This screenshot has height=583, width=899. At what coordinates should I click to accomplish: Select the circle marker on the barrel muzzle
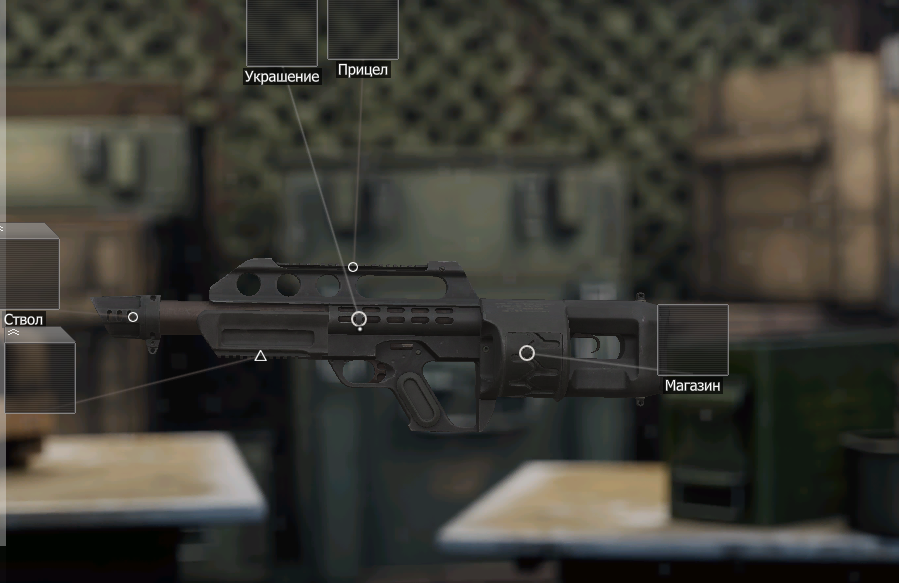click(x=133, y=317)
